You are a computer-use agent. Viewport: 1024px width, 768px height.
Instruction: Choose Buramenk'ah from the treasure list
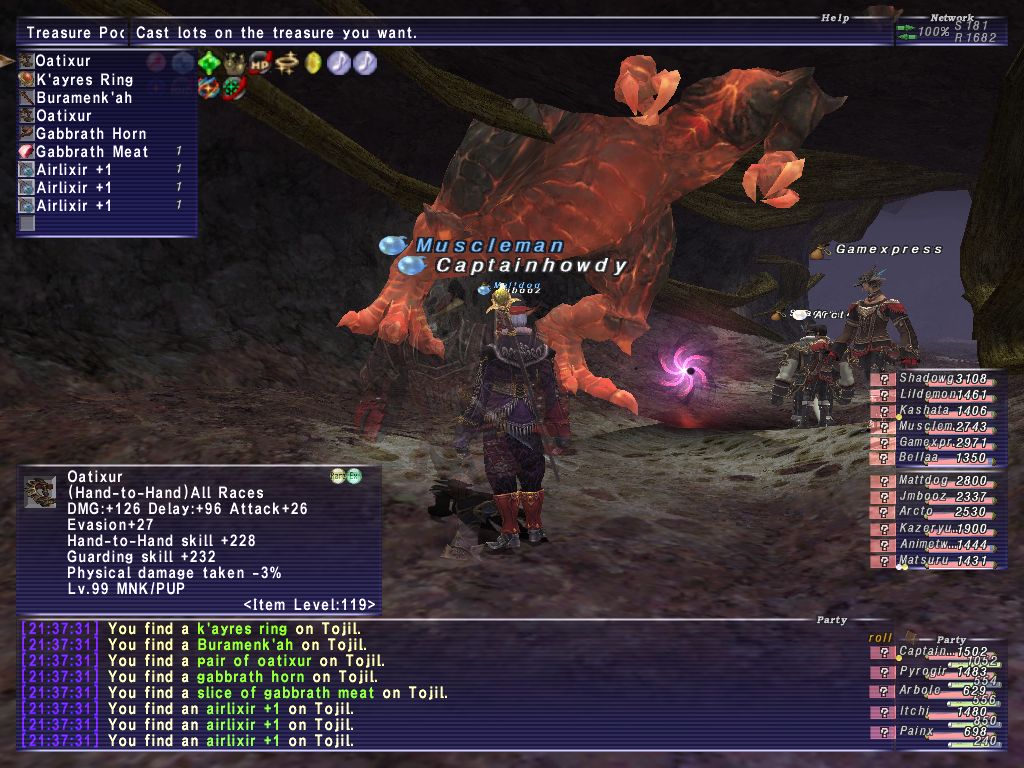coord(84,98)
